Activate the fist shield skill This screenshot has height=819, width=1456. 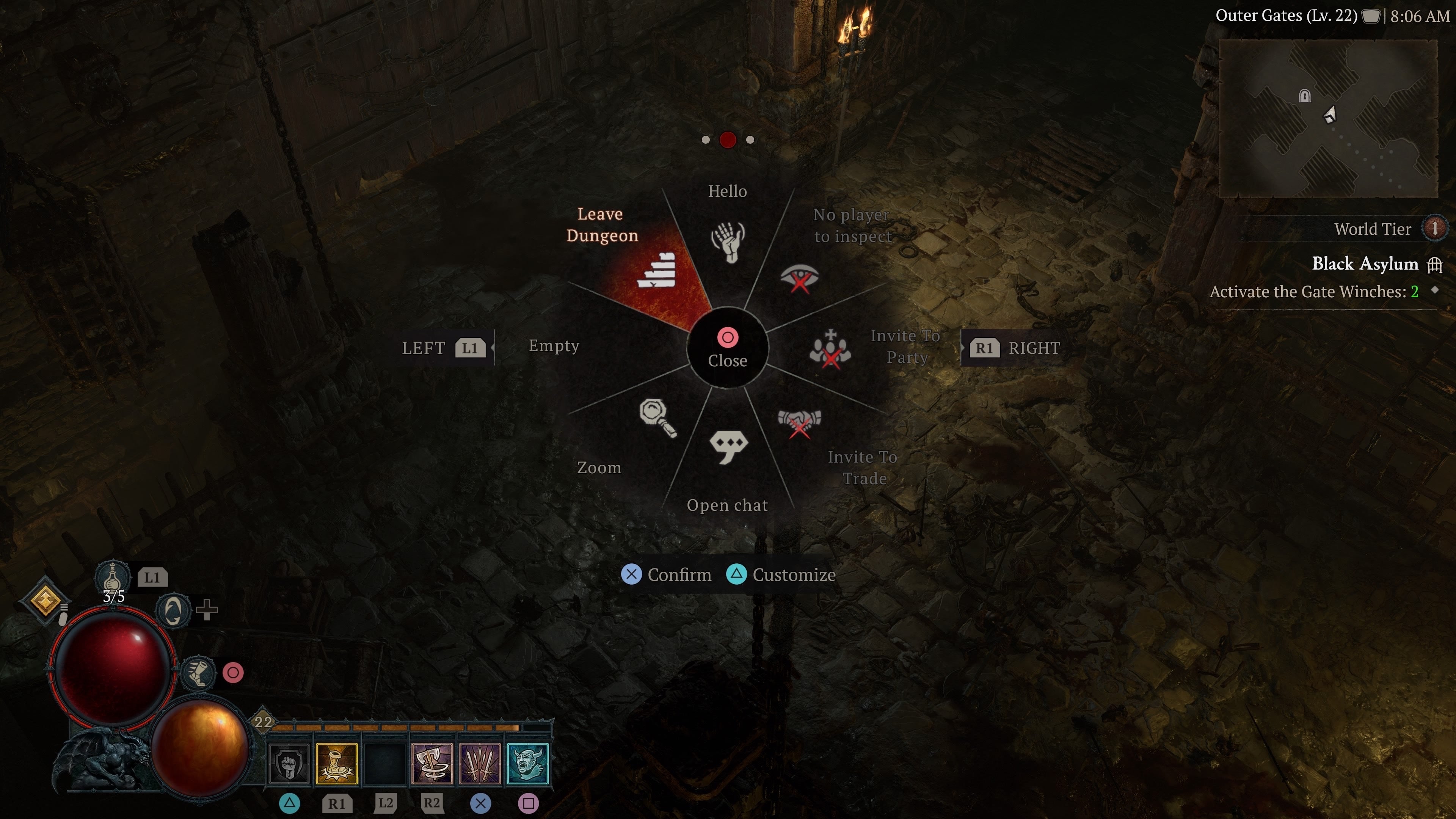coord(288,764)
